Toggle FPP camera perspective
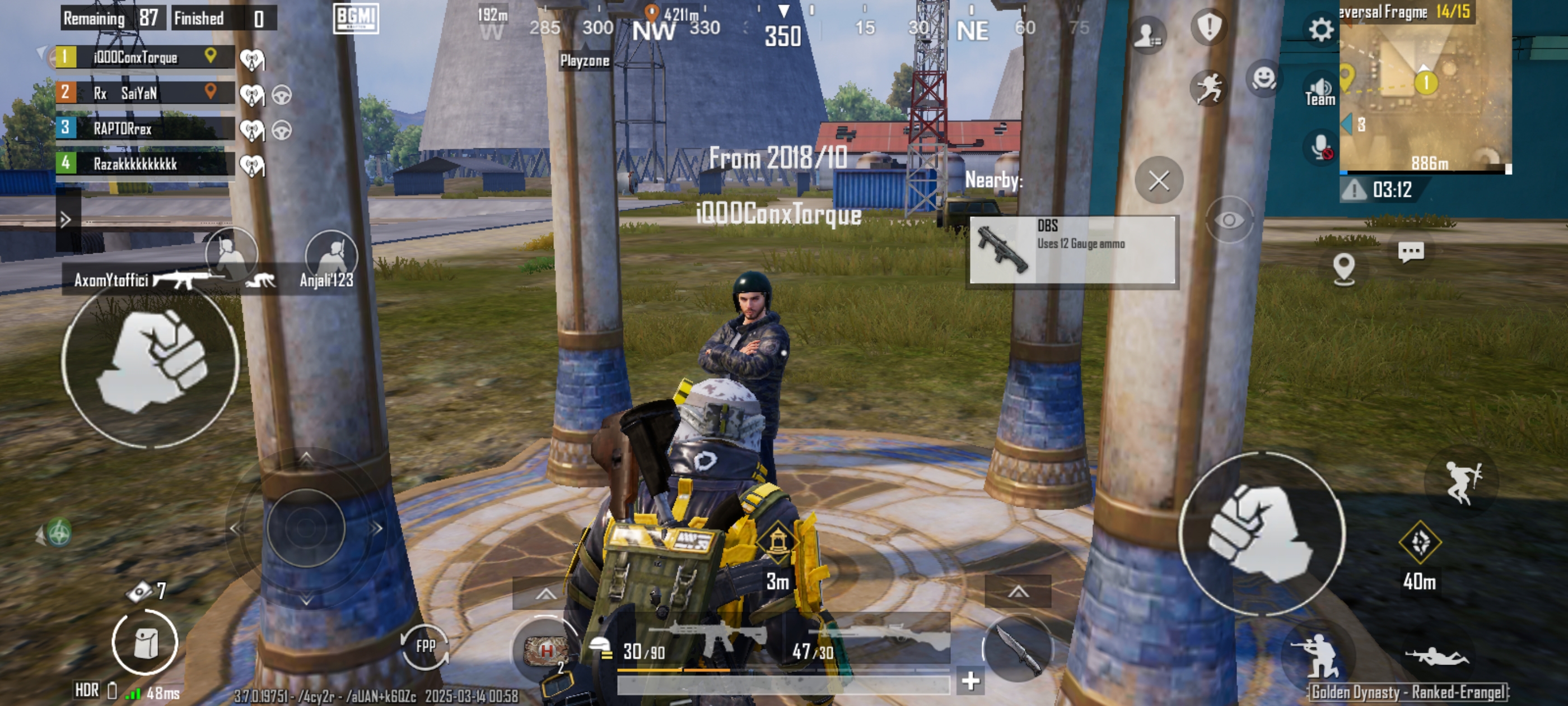This screenshot has height=706, width=1568. point(425,645)
